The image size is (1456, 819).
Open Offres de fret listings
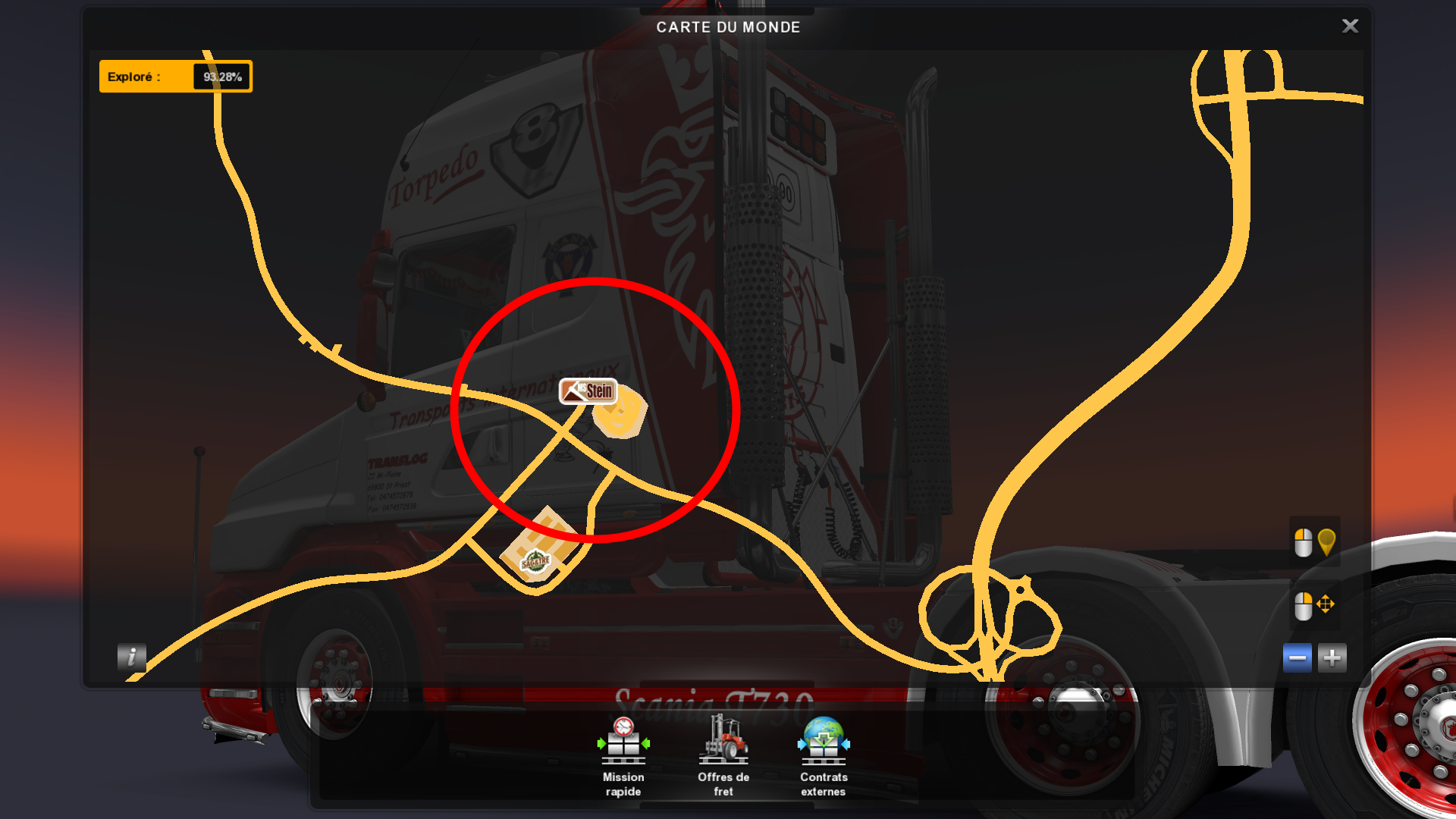(723, 756)
